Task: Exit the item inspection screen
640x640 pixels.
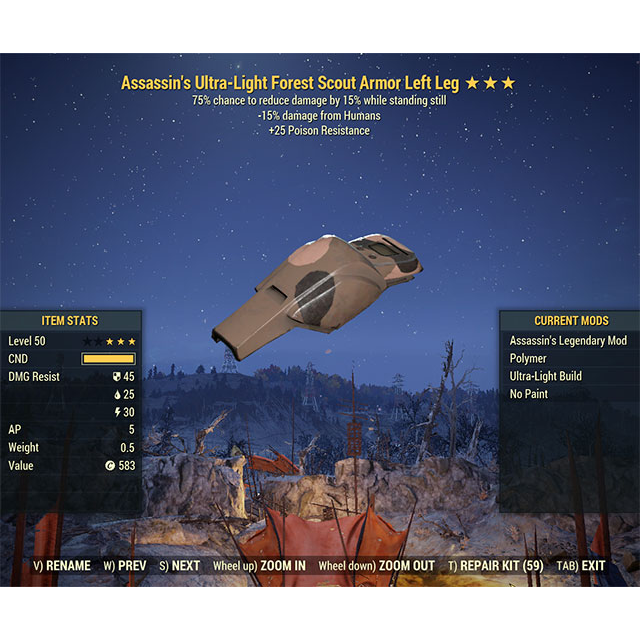Action: tap(581, 566)
